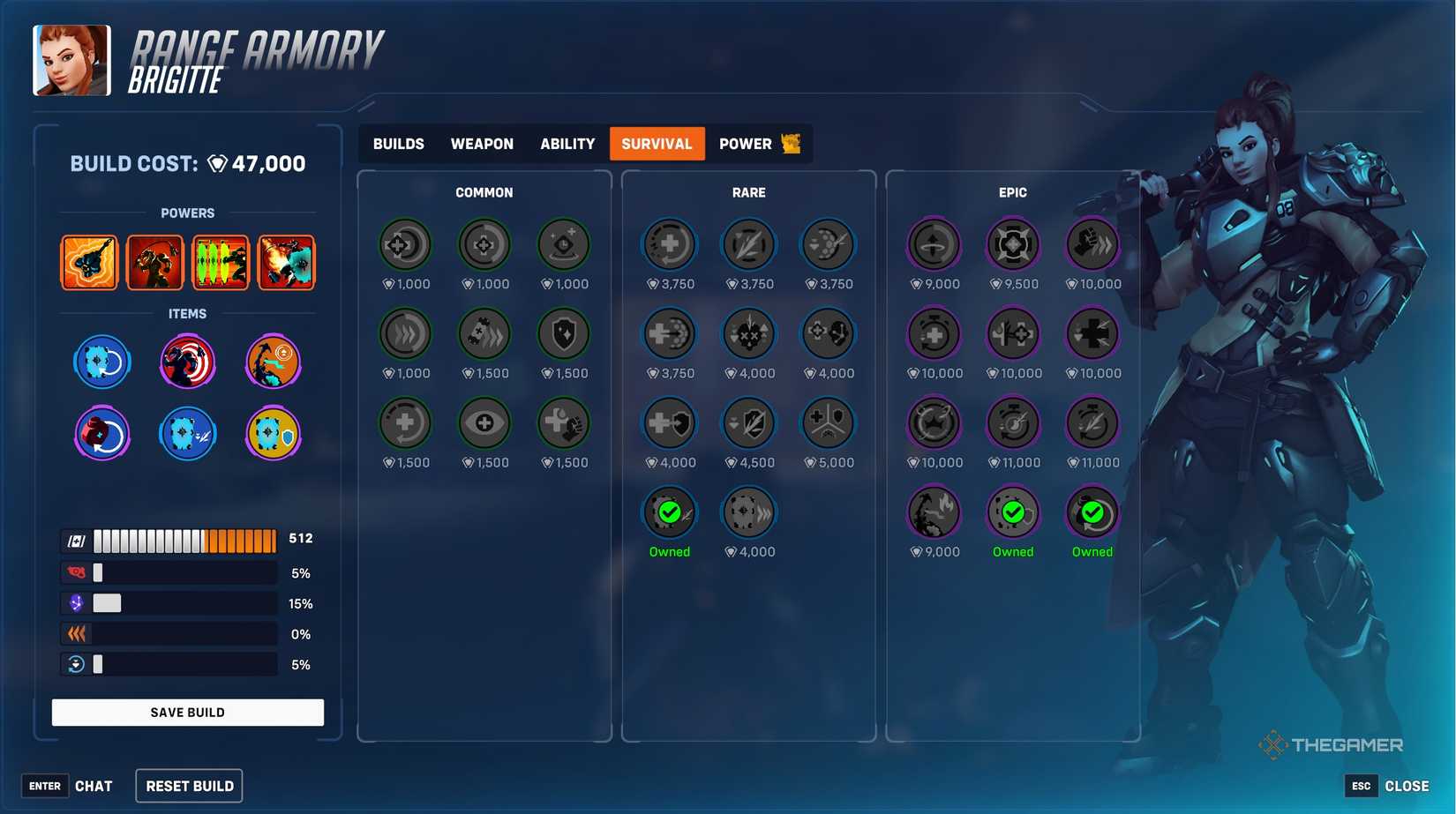Select the green checkmark Owned Epic item
This screenshot has width=1456, height=814.
coord(1013,512)
